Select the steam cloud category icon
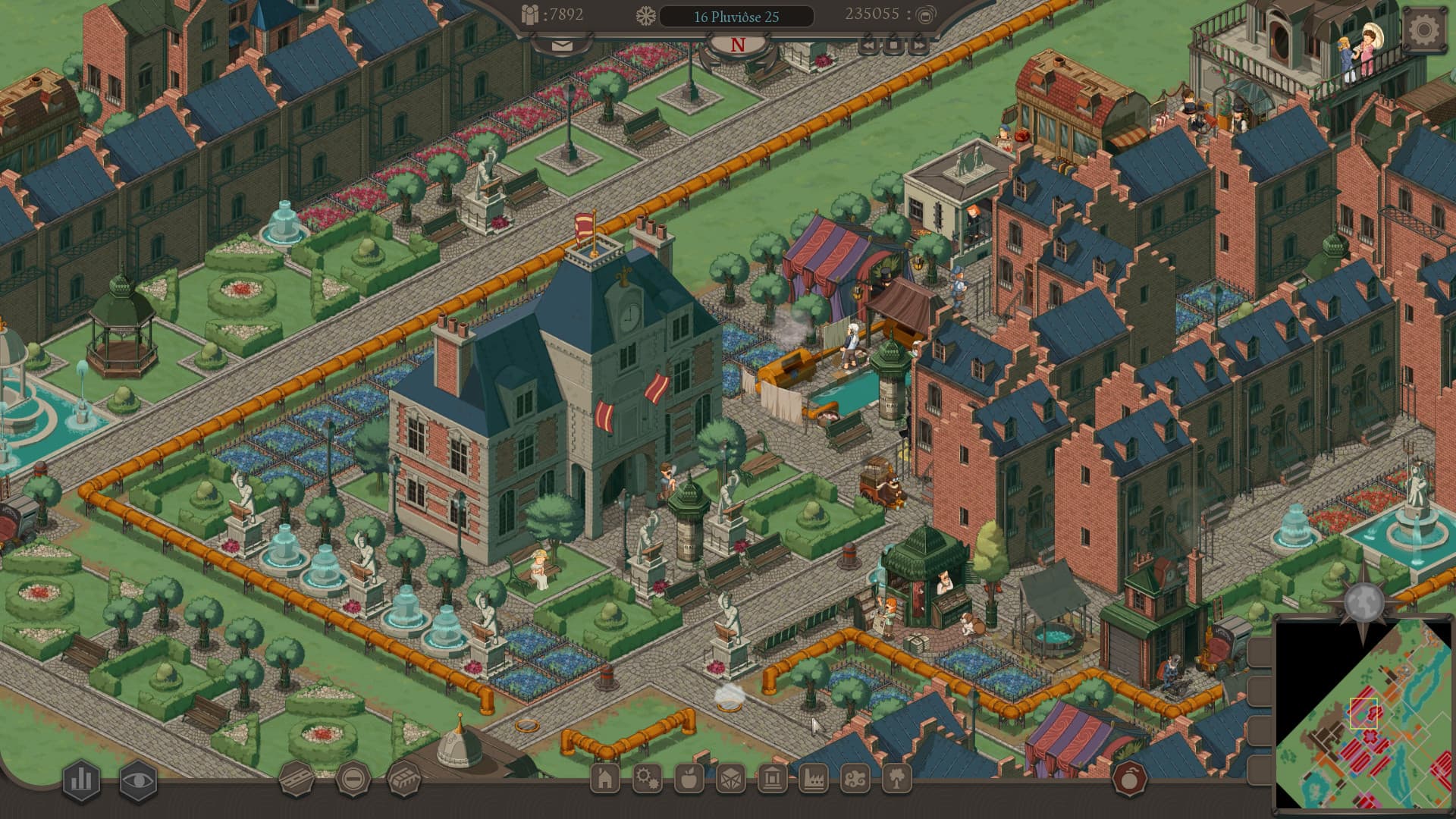Screen dimensions: 1456x819 tap(855, 778)
